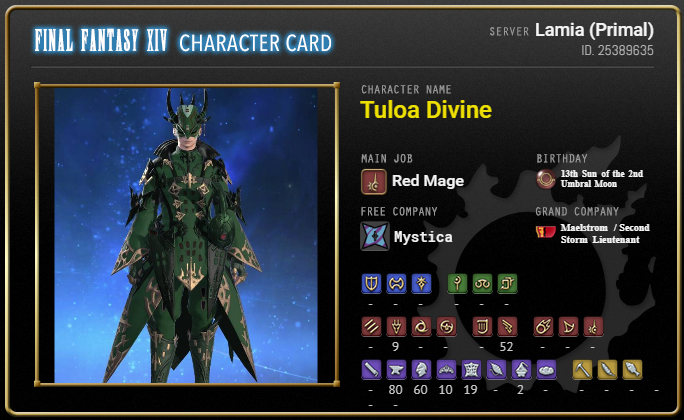Select the Miner pickaxe icon

pos(582,369)
